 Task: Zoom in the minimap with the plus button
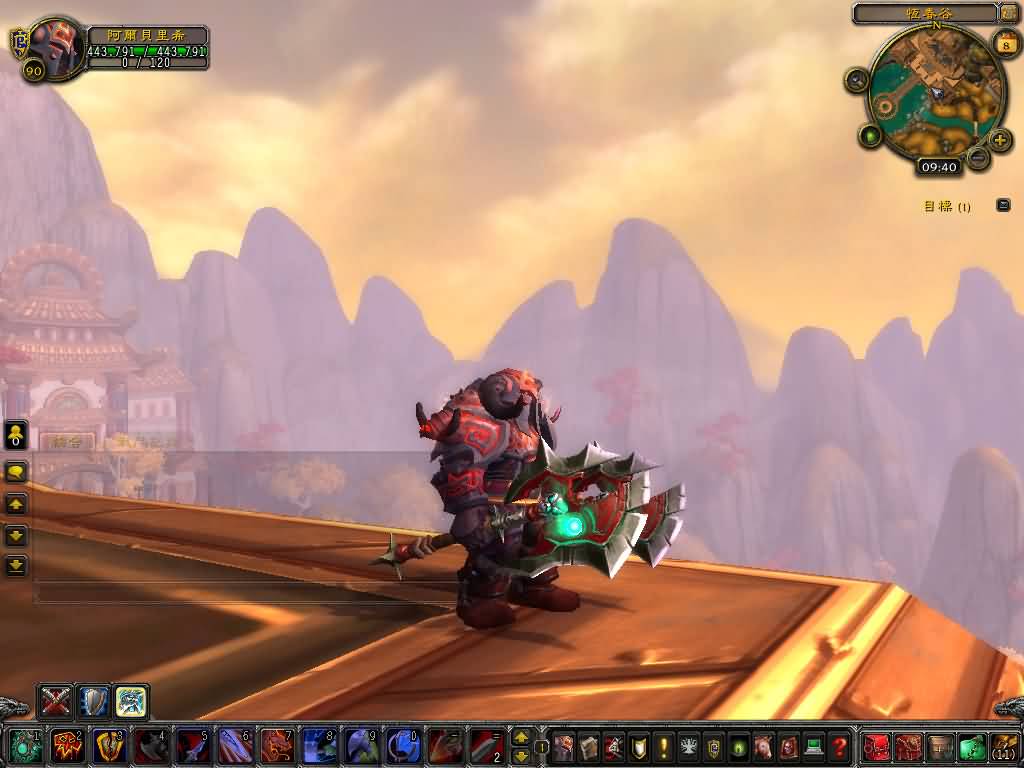[x=1000, y=139]
